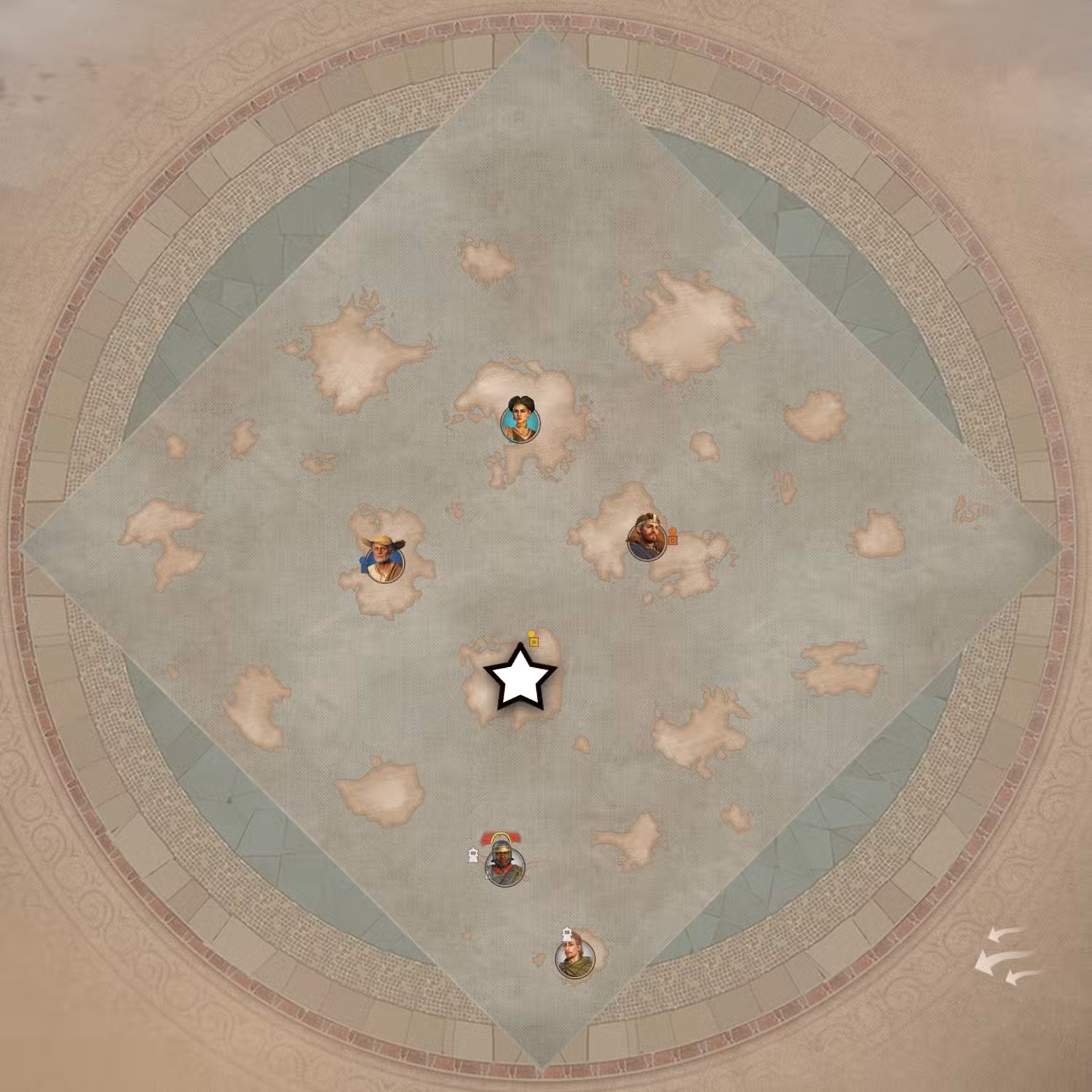Click the crowned bearded king portrait
The width and height of the screenshot is (1092, 1092).
pos(647,536)
